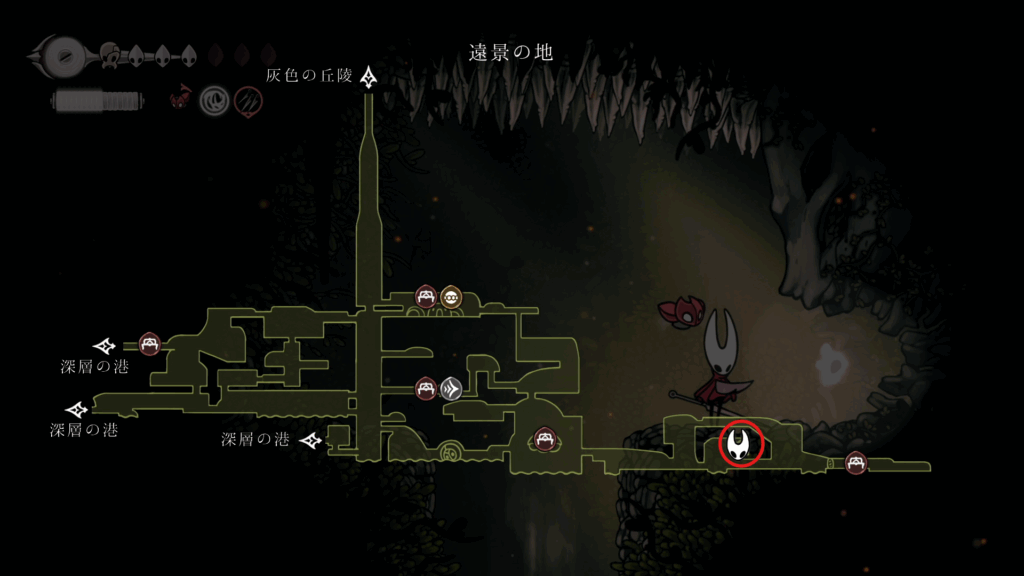Choose the gray chevron arrow map marker
1024x576 pixels.
click(x=451, y=388)
